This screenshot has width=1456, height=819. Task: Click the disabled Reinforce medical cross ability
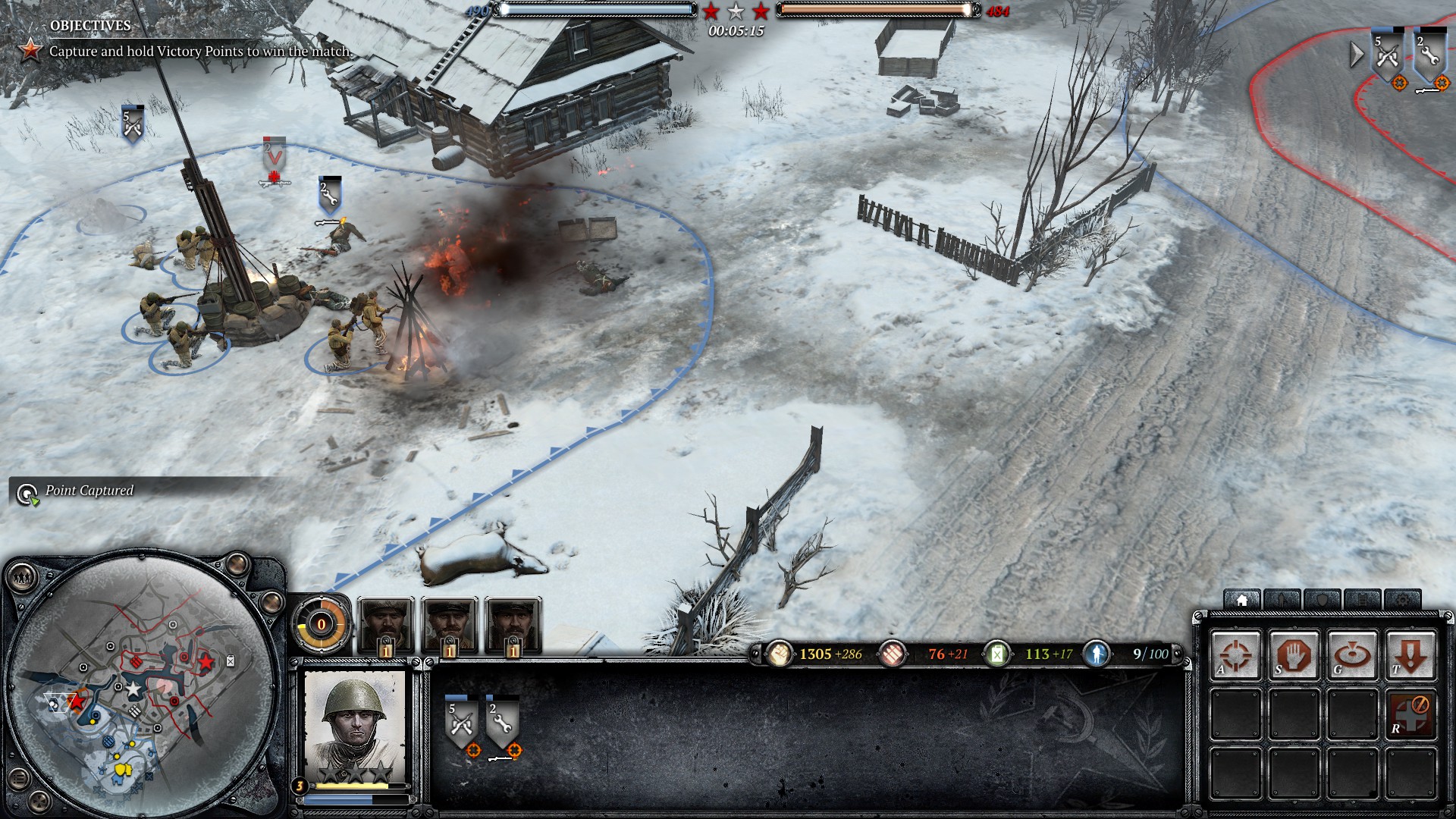1410,713
